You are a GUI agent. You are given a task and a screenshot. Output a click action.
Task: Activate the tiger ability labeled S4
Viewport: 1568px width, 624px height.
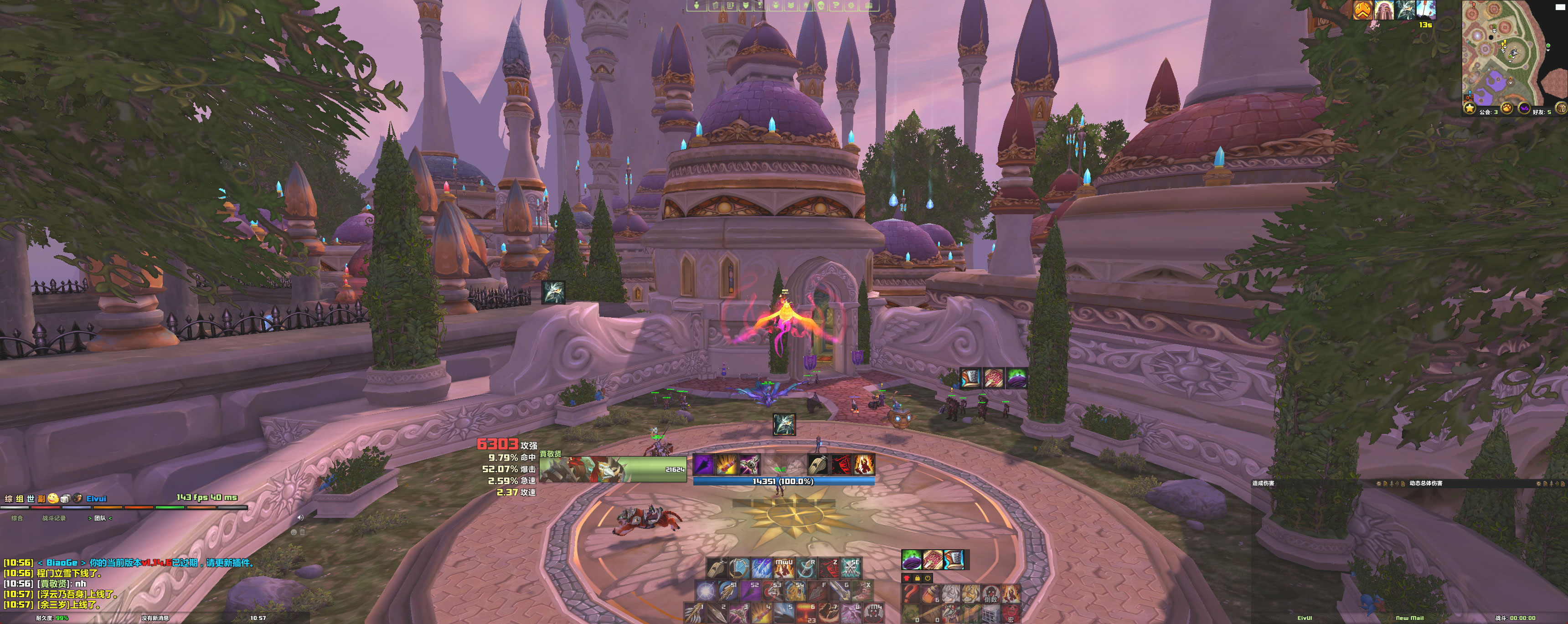pos(795,590)
